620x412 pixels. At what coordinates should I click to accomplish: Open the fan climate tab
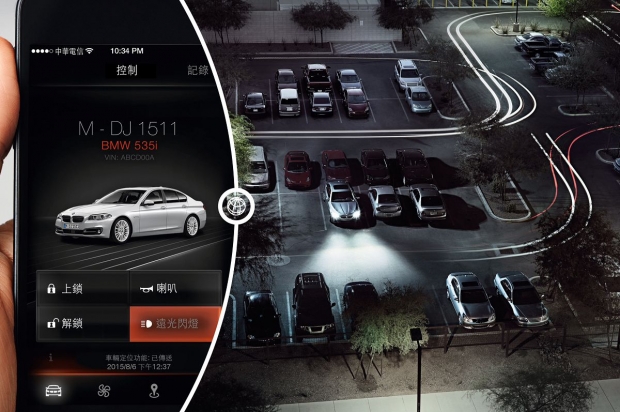[101, 390]
